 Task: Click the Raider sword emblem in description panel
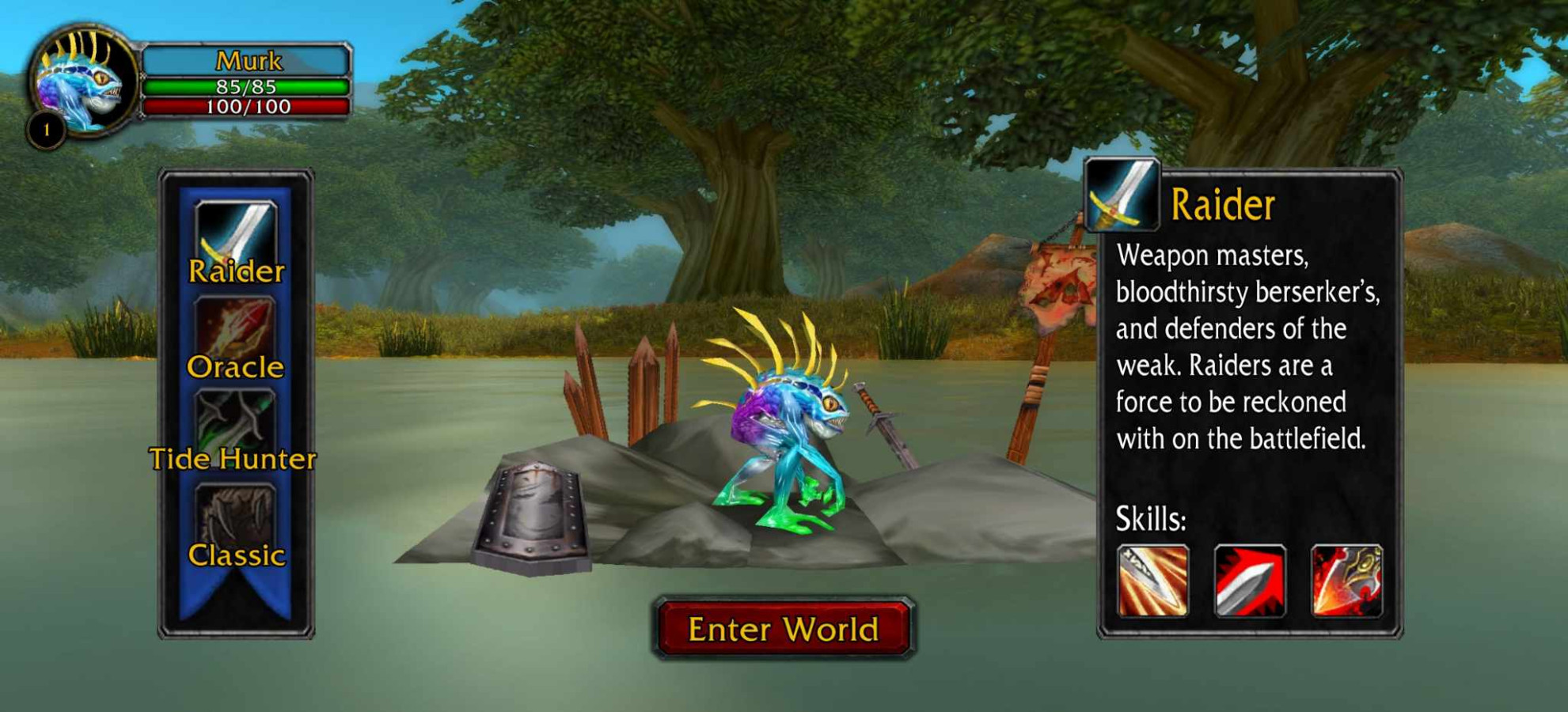point(1122,195)
